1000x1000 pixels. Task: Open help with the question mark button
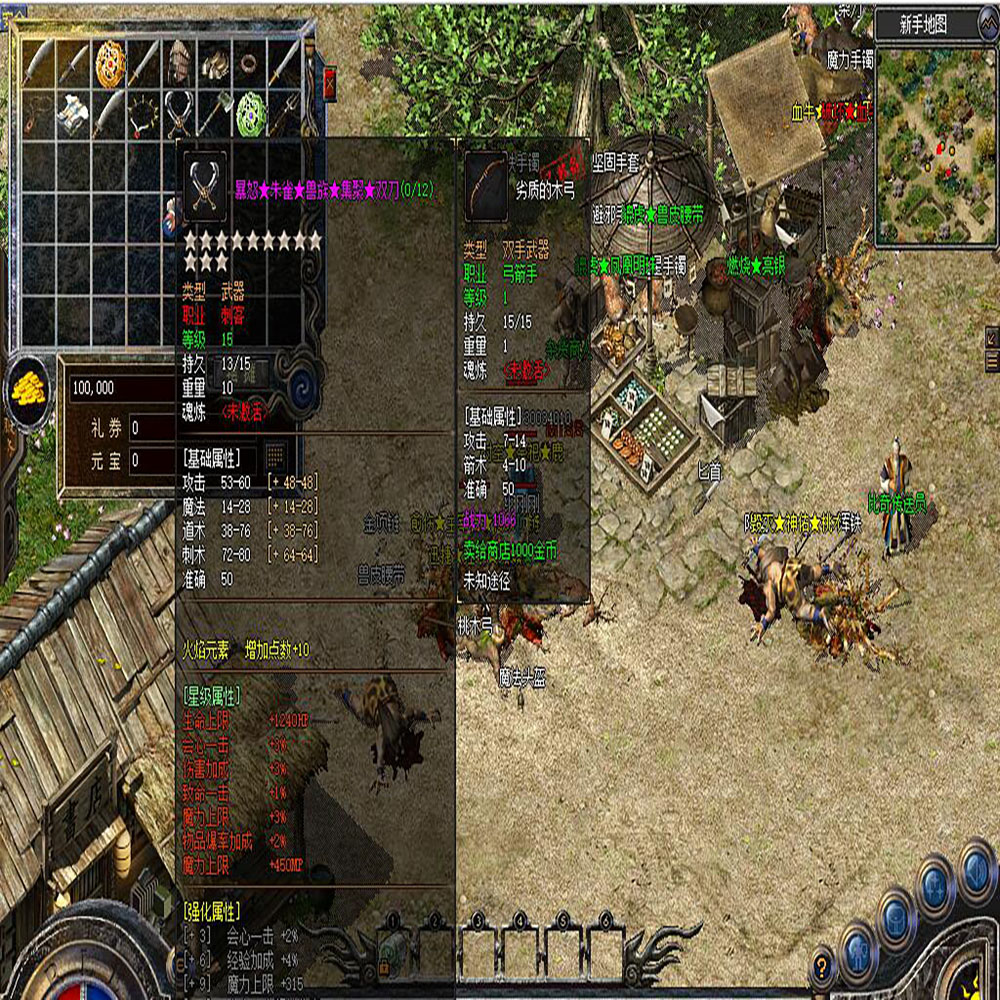(822, 968)
